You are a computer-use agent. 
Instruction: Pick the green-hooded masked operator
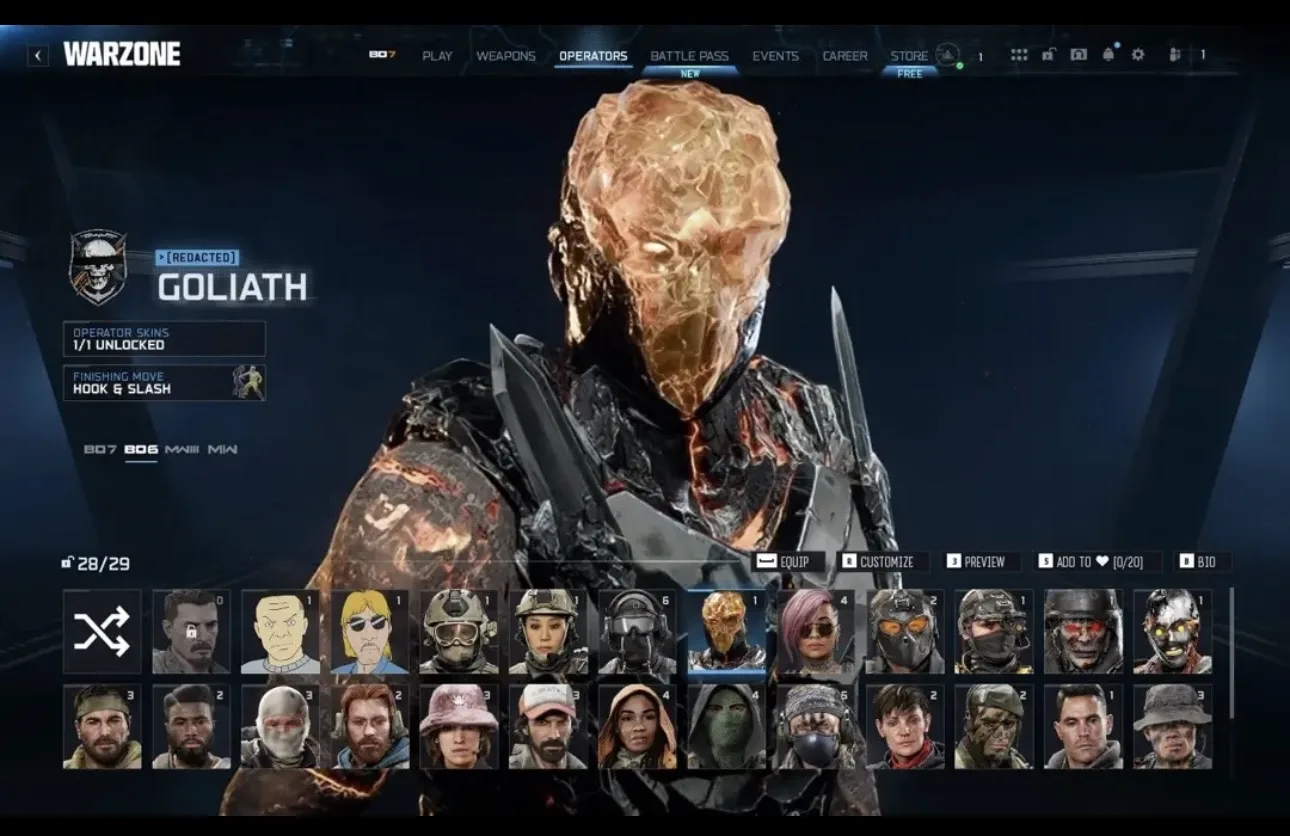coord(726,726)
